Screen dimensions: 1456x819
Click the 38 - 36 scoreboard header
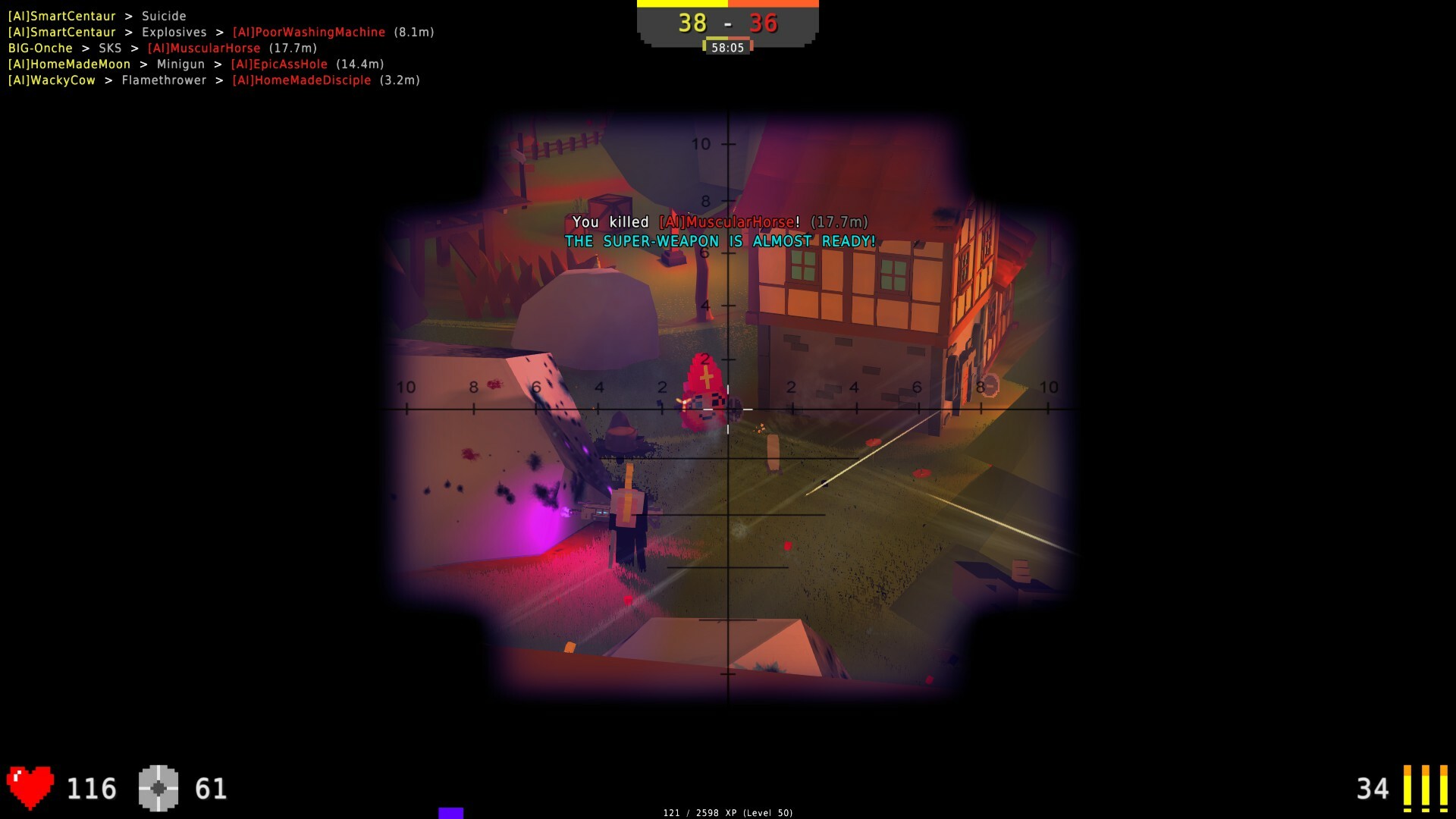click(x=727, y=24)
